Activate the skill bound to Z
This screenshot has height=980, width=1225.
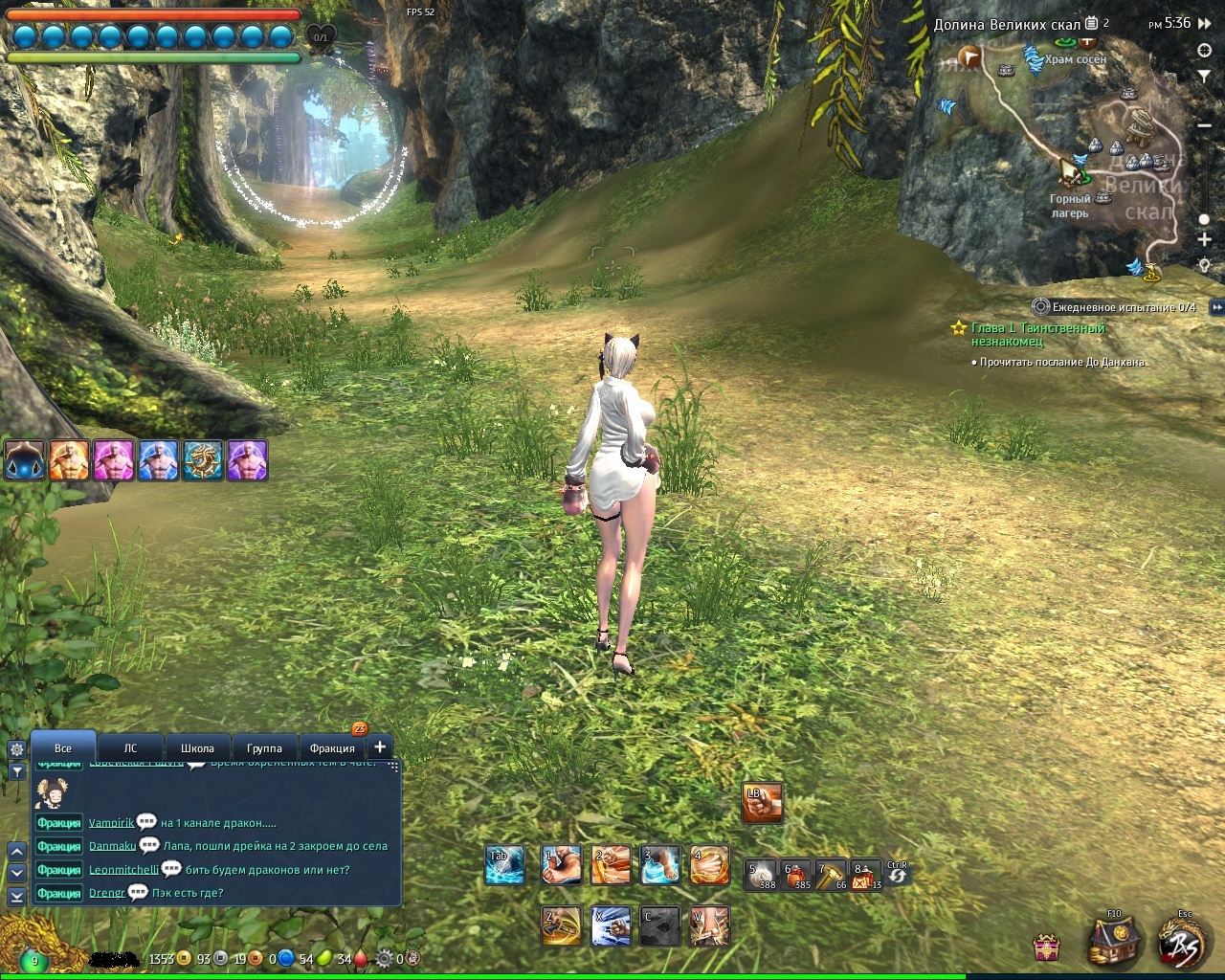(x=561, y=925)
